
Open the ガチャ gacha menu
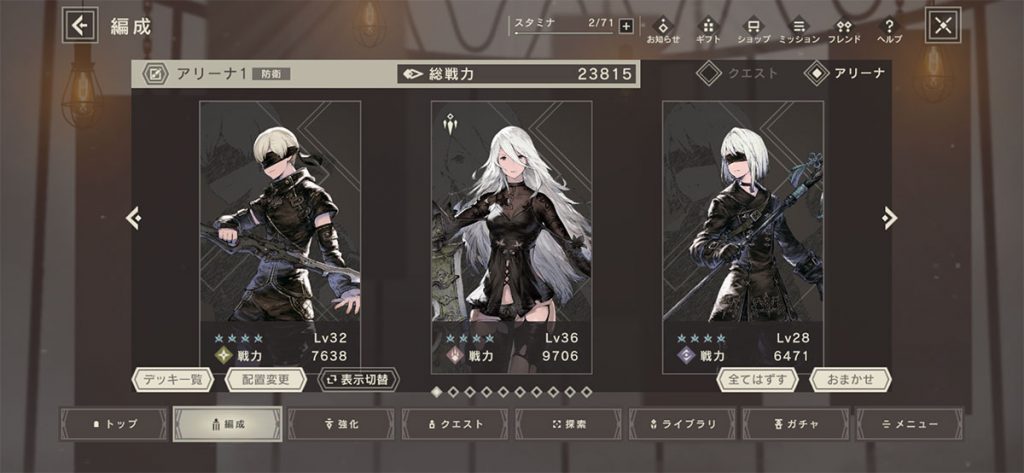click(797, 424)
